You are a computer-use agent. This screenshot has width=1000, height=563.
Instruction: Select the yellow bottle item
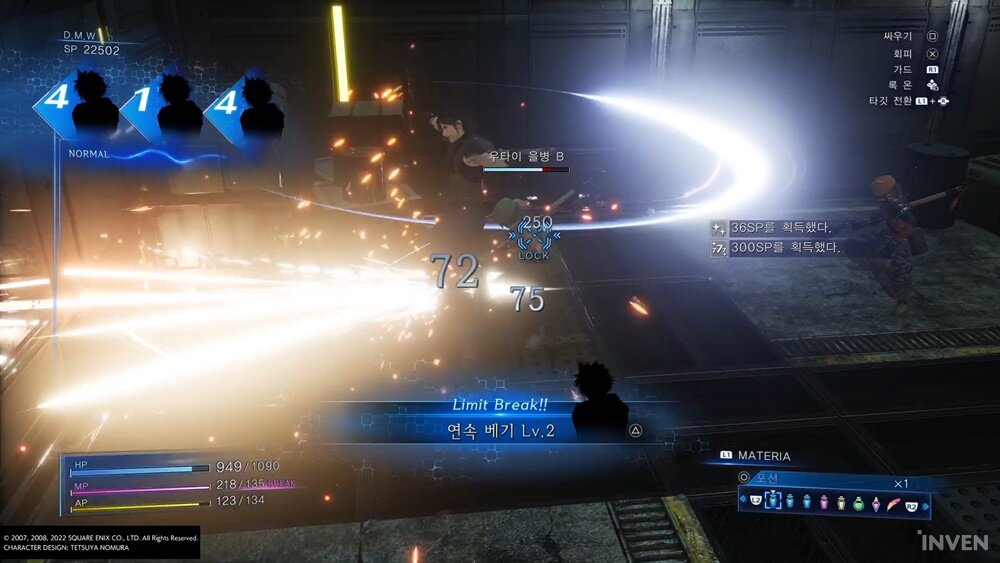click(842, 502)
